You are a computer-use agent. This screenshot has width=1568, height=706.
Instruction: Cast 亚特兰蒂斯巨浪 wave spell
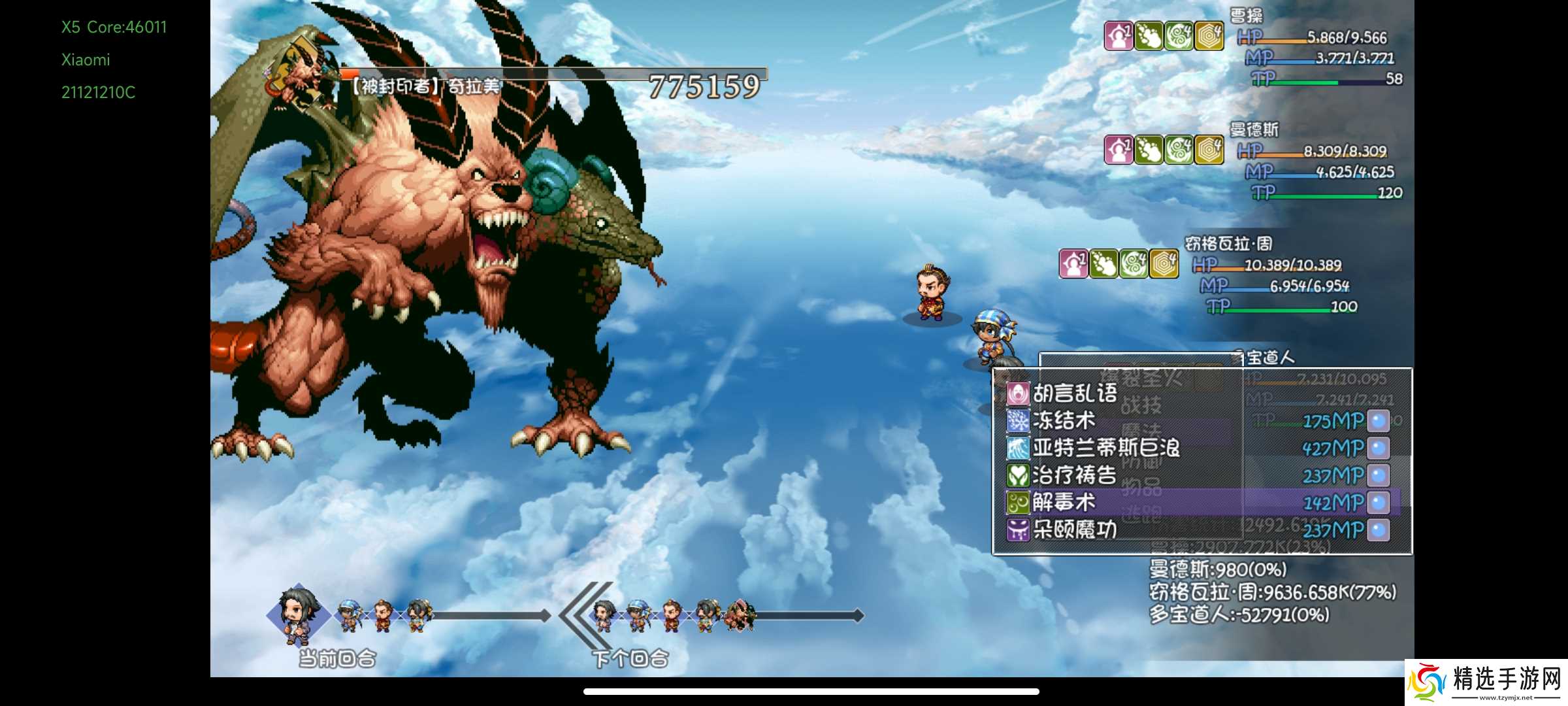(1105, 448)
